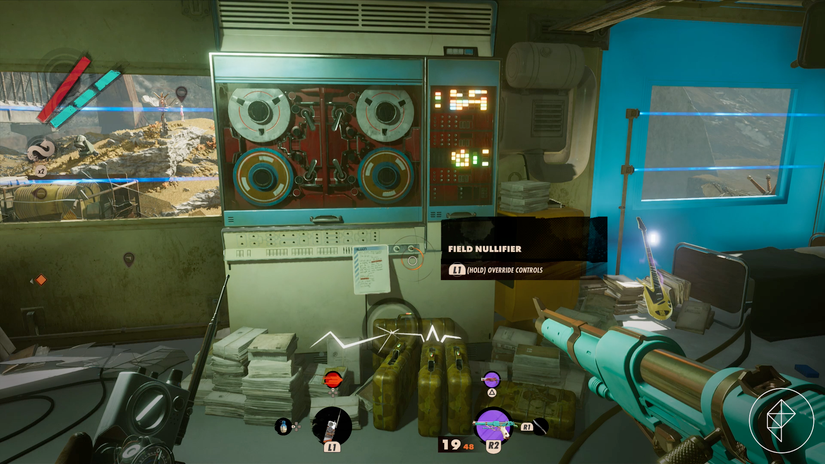Viewport: 825px width, 464px height.
Task: Select the machete melee icon
Action: pyautogui.click(x=539, y=426)
